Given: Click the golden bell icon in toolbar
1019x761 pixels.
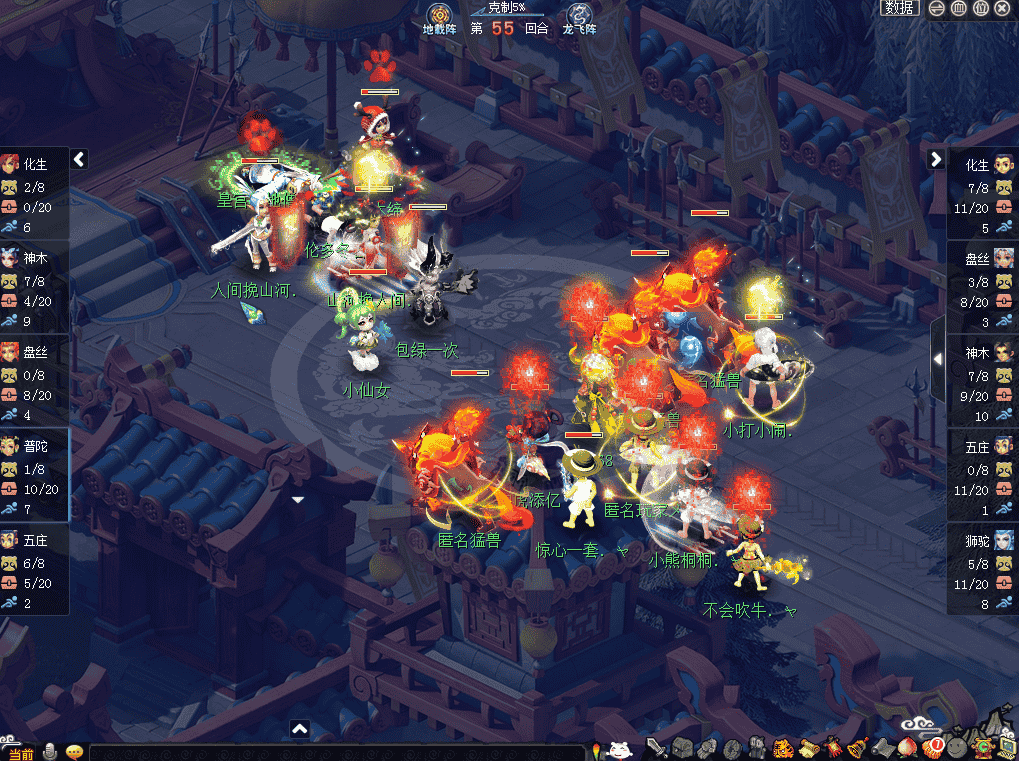Looking at the screenshot, I should tap(857, 748).
